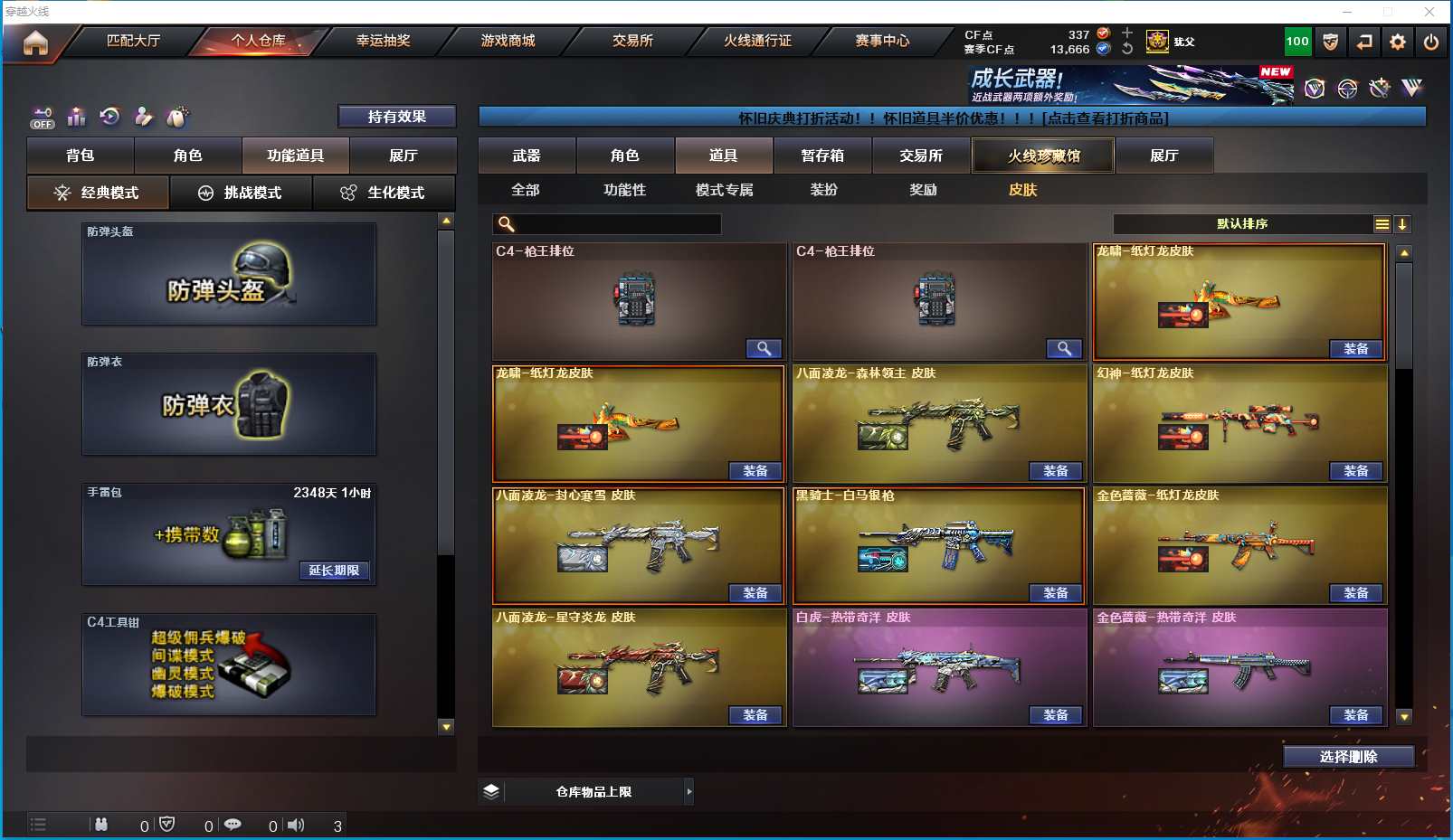Image resolution: width=1453 pixels, height=840 pixels.
Task: Open the 匹配大厅 lobby tab
Action: coord(133,41)
